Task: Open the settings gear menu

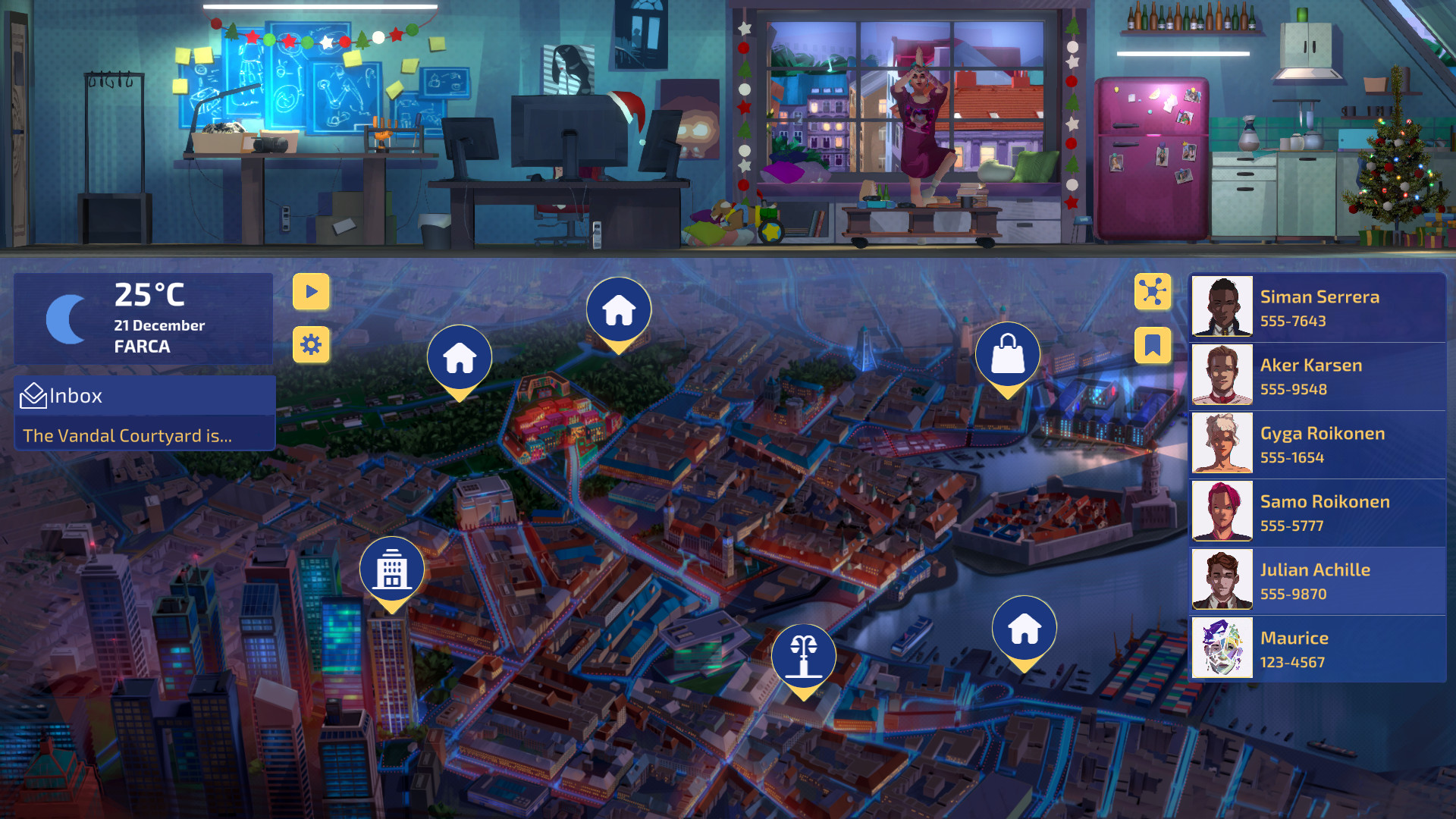Action: click(x=311, y=345)
